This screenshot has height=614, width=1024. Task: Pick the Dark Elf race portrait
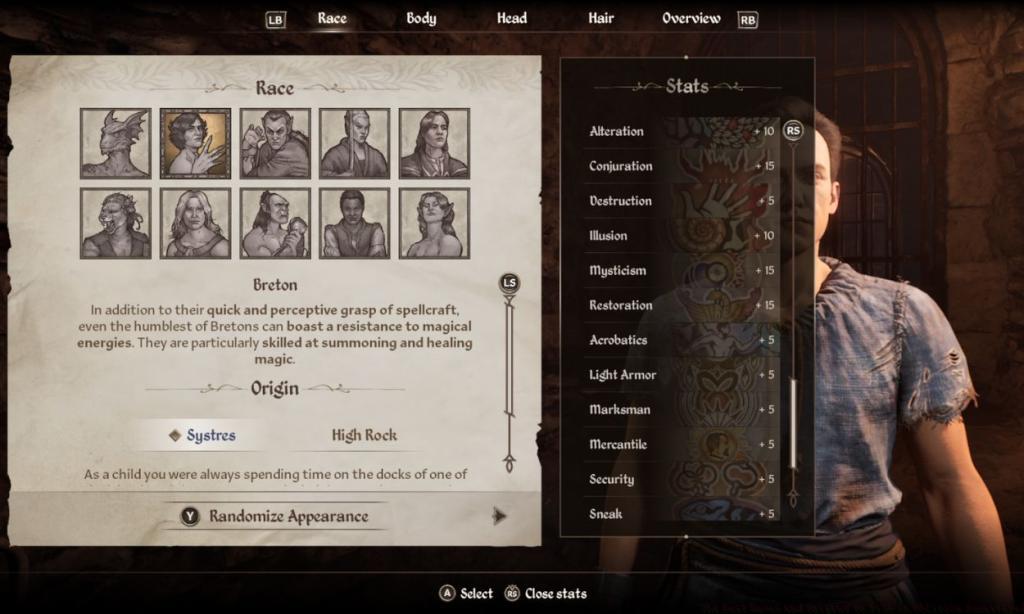pyautogui.click(x=275, y=143)
